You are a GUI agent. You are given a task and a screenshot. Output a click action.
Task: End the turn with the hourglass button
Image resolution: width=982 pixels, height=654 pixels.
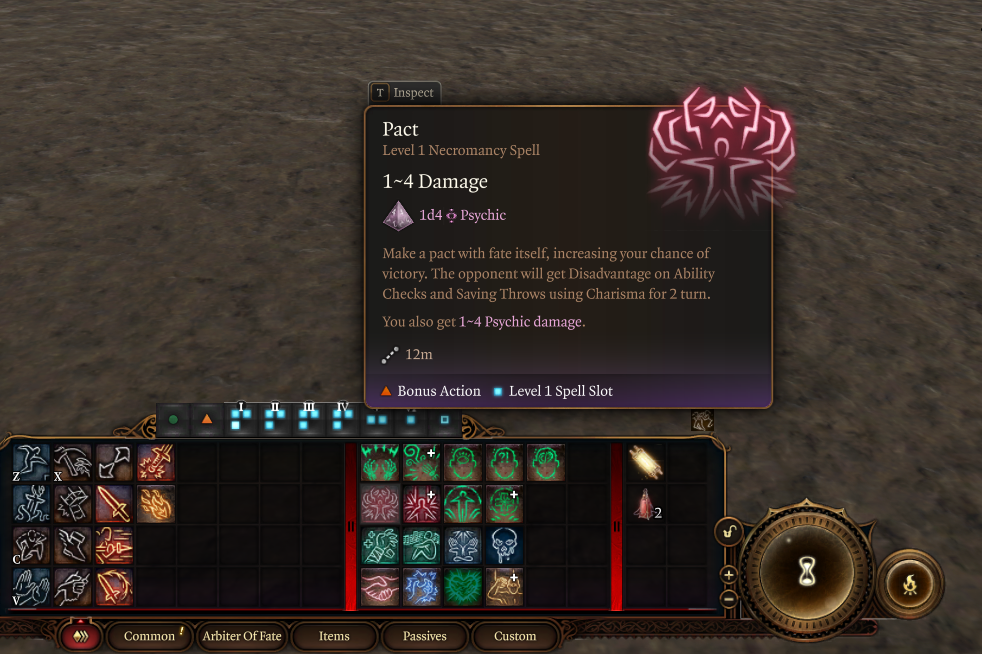click(x=805, y=571)
